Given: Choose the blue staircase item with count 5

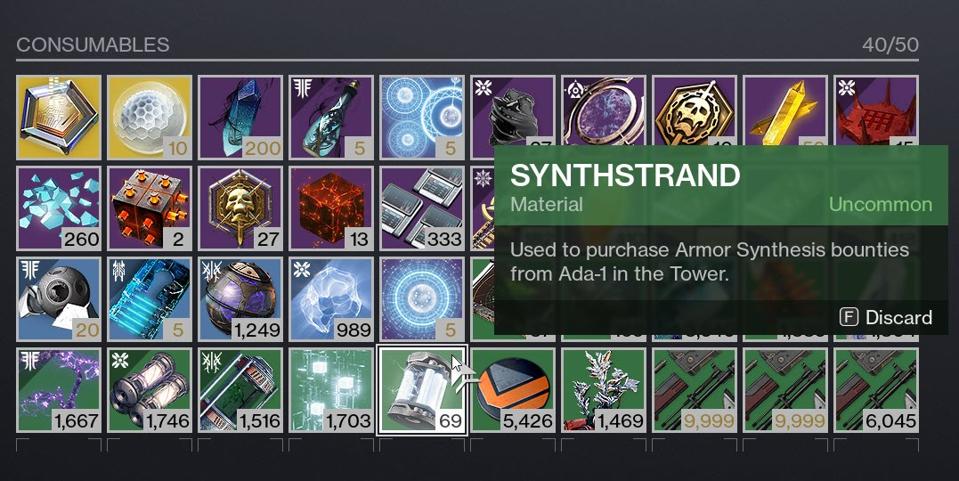Looking at the screenshot, I should point(150,299).
